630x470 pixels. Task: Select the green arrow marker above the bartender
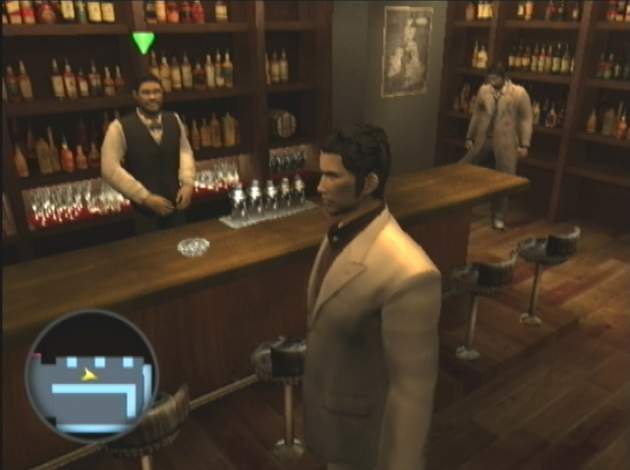[144, 43]
